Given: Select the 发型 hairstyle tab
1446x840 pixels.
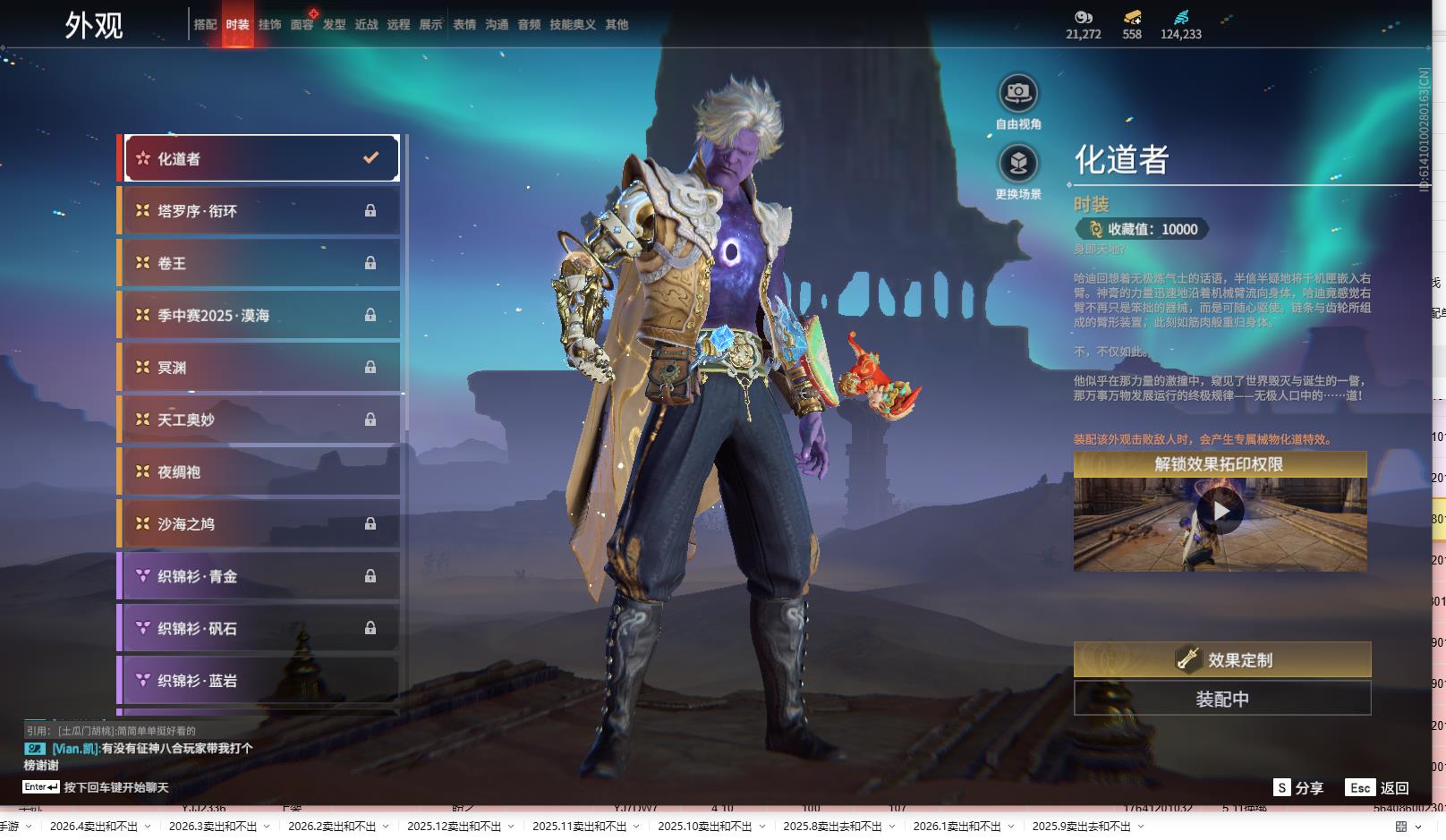Looking at the screenshot, I should (334, 25).
